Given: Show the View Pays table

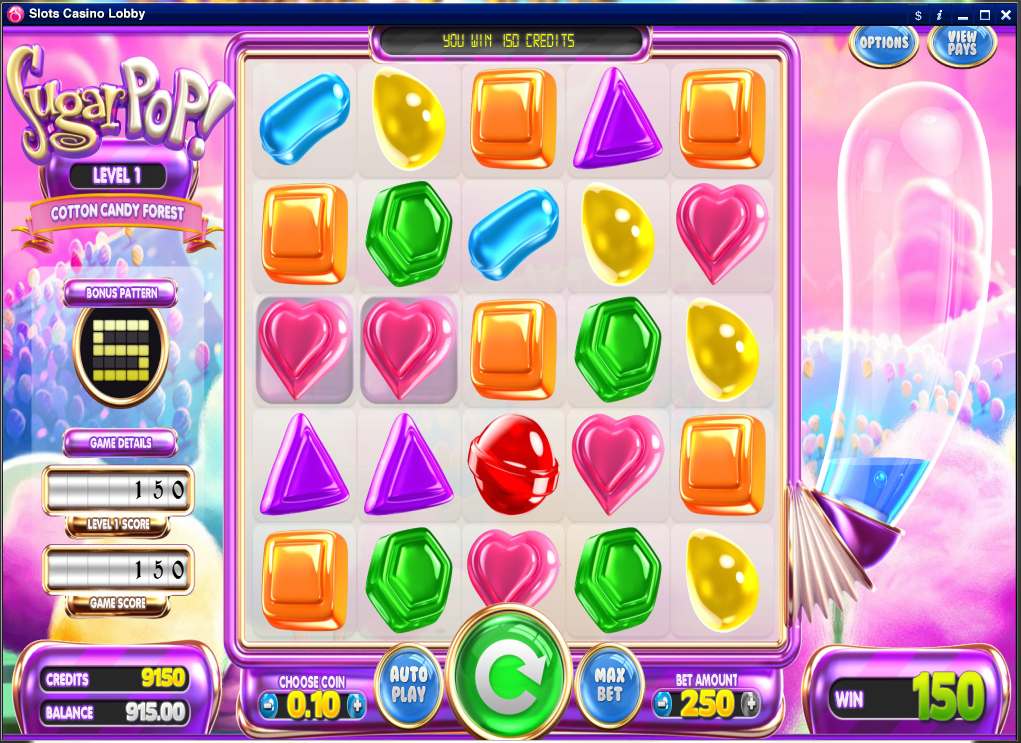Looking at the screenshot, I should (962, 43).
